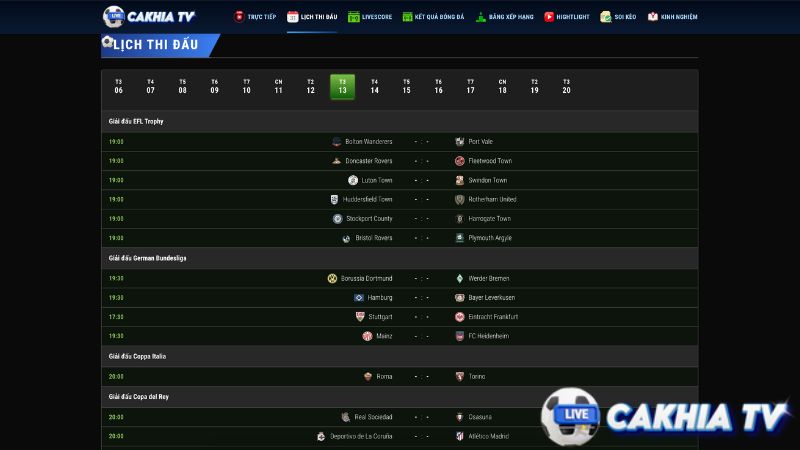This screenshot has height=450, width=800.
Task: Choose the Kinh Nghiệm menu item
Action: pyautogui.click(x=673, y=17)
